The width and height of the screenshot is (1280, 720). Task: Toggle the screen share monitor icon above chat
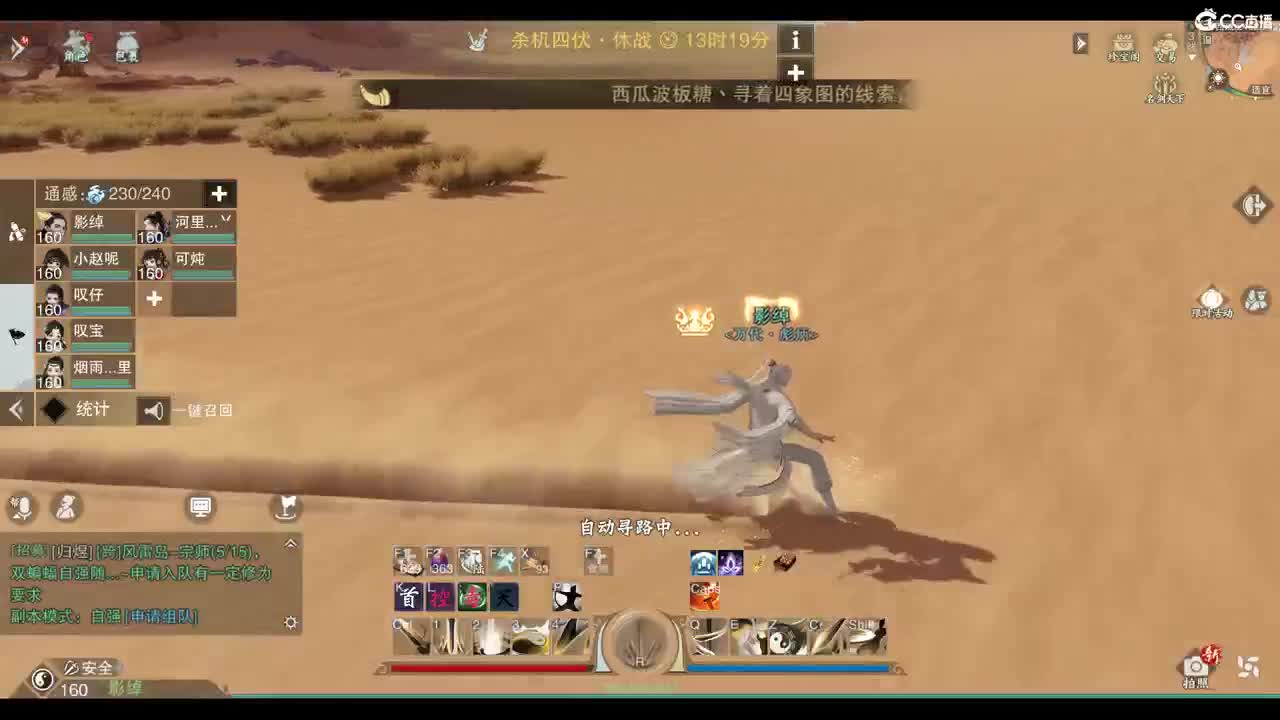201,506
